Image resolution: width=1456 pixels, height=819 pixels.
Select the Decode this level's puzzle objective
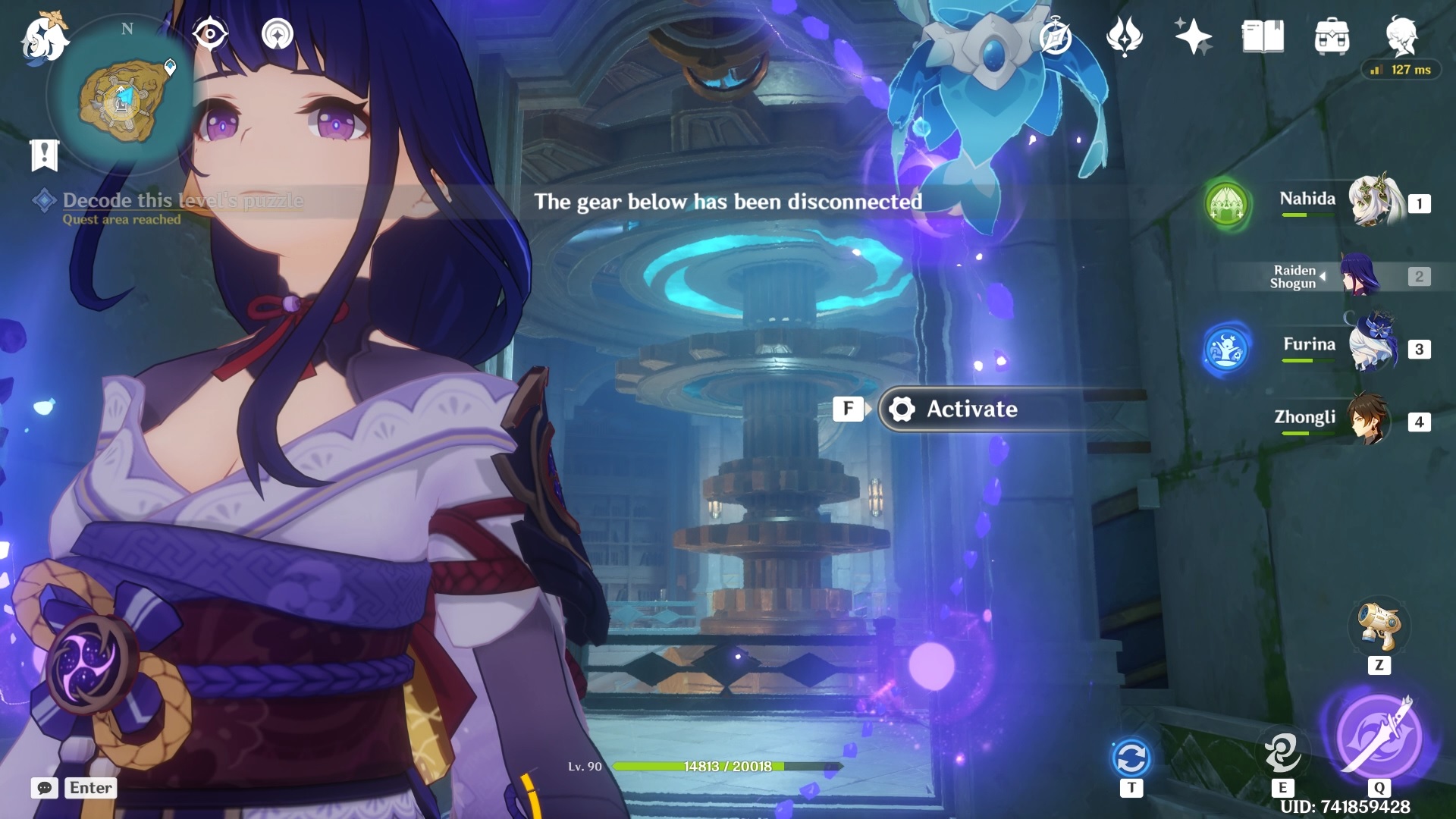[182, 201]
